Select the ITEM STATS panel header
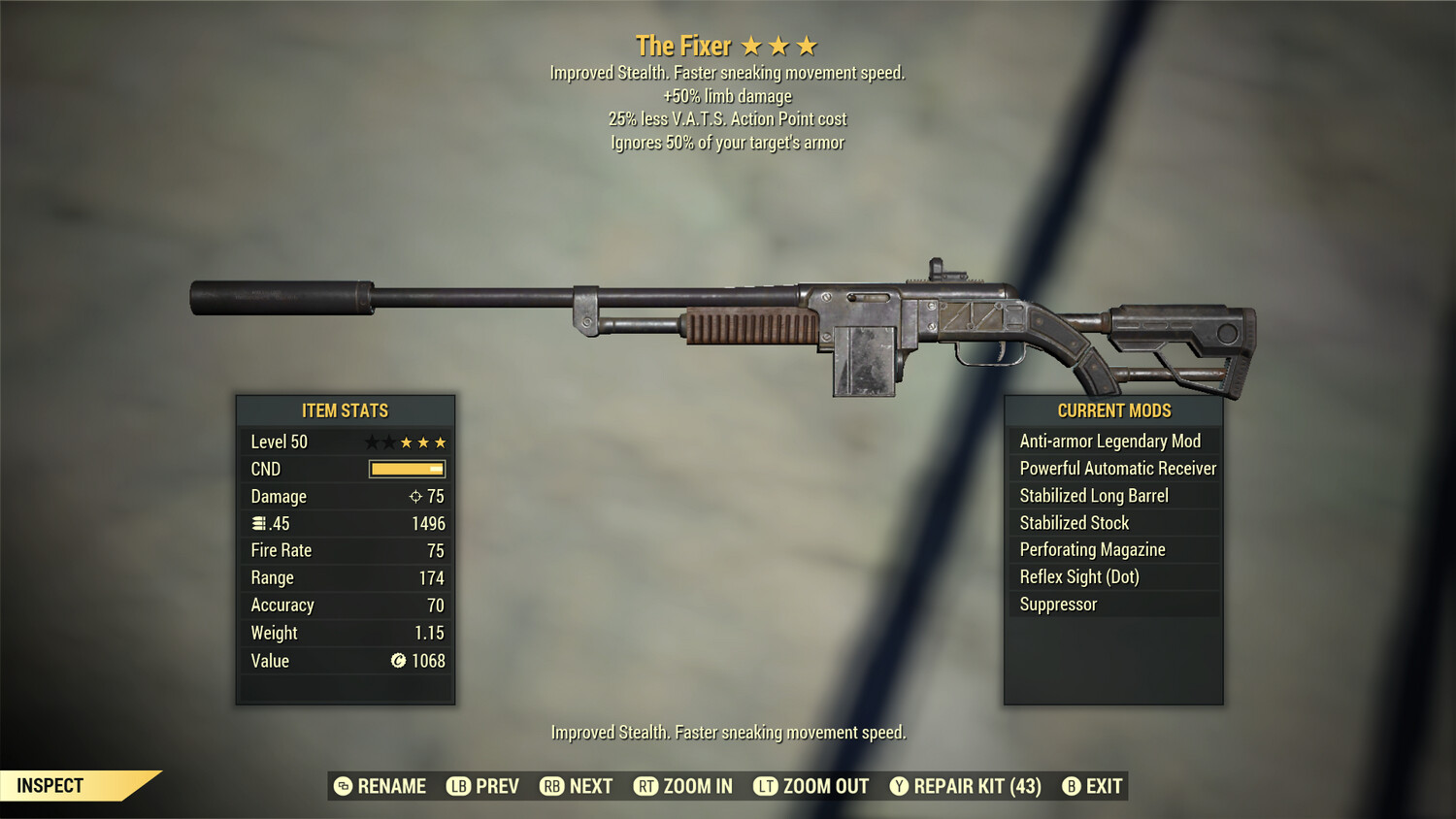Viewport: 1456px width, 819px height. click(346, 410)
